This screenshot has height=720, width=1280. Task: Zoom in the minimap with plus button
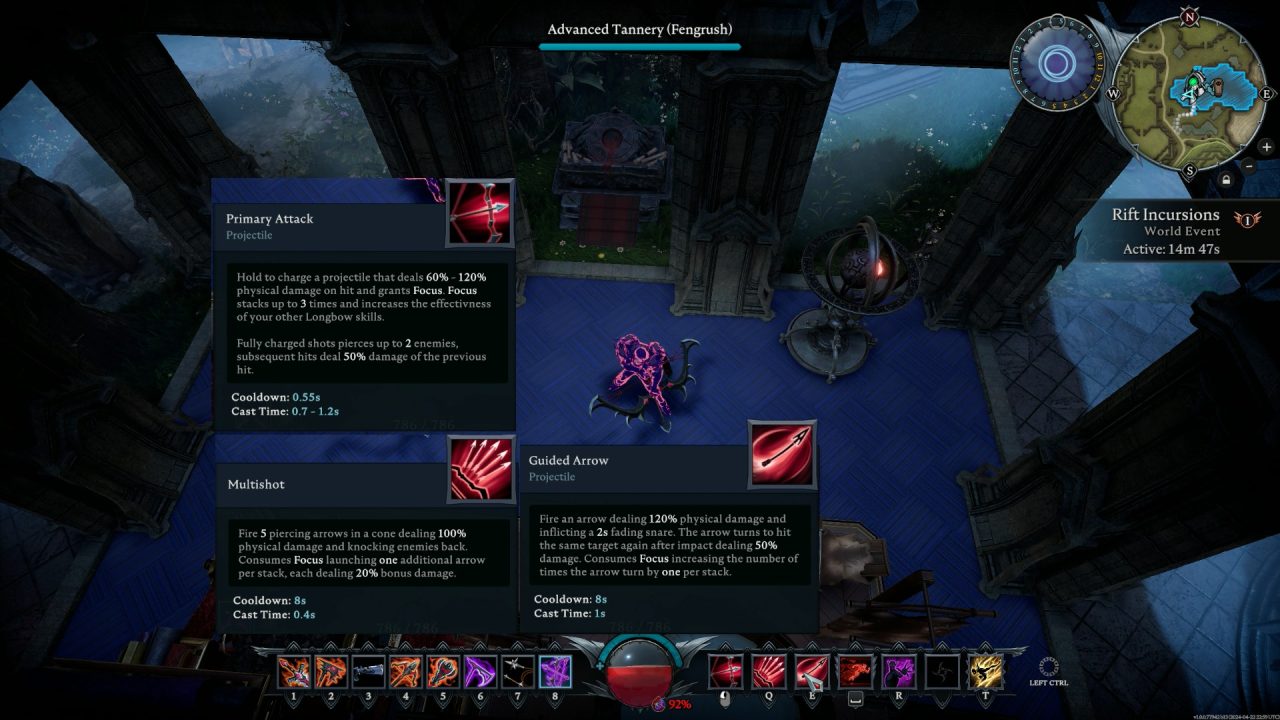1266,147
